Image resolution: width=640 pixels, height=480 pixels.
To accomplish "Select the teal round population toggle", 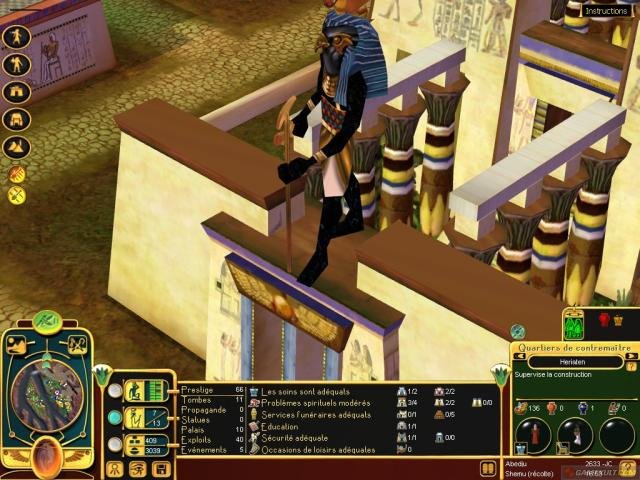I will pos(116,417).
